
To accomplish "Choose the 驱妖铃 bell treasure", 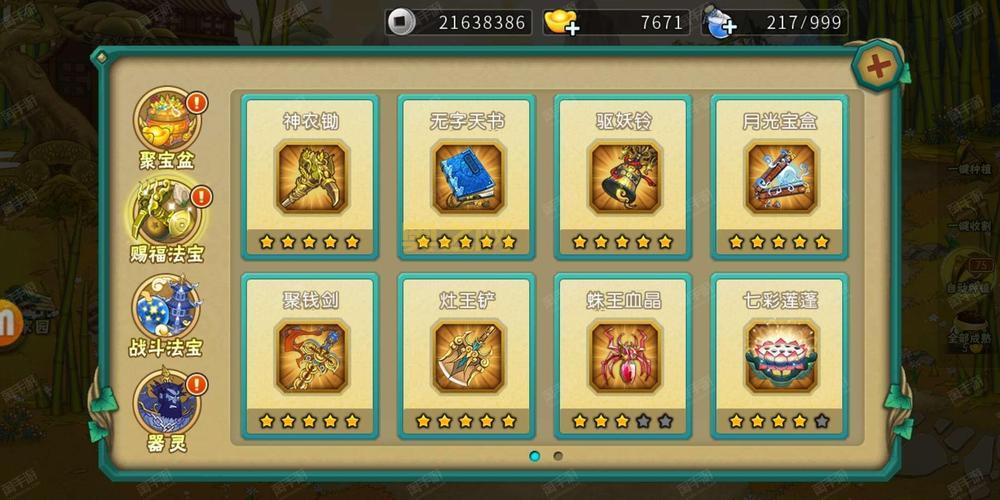I will coord(623,177).
